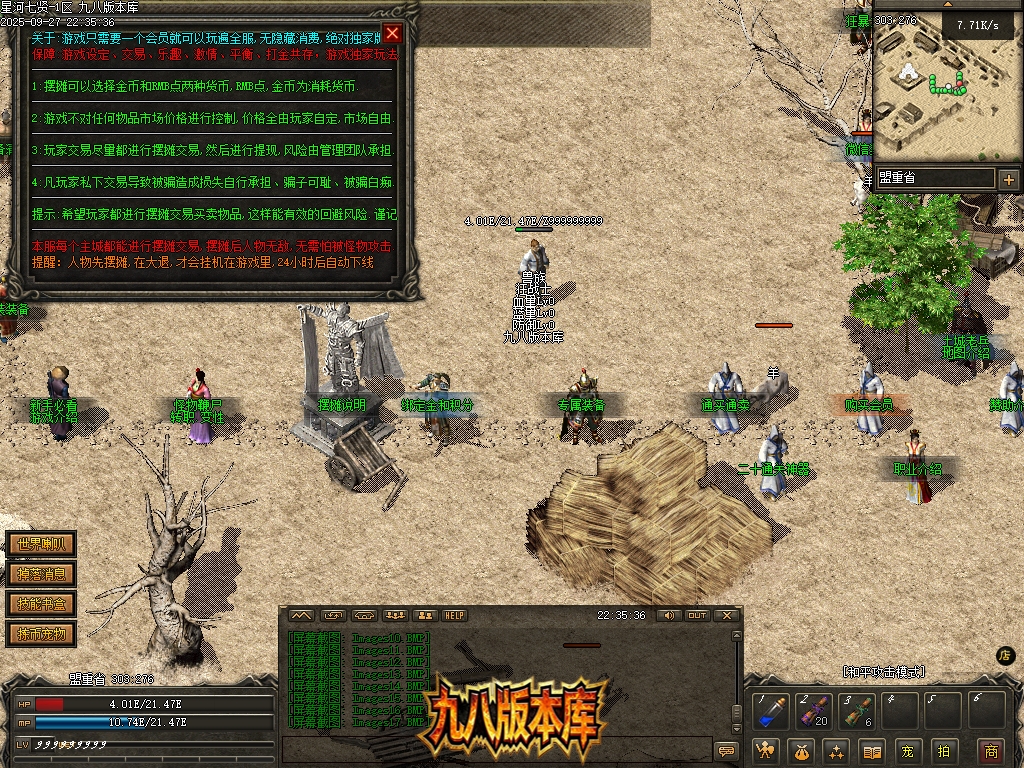
Task: Use the green scroll in slot 3
Action: (856, 712)
